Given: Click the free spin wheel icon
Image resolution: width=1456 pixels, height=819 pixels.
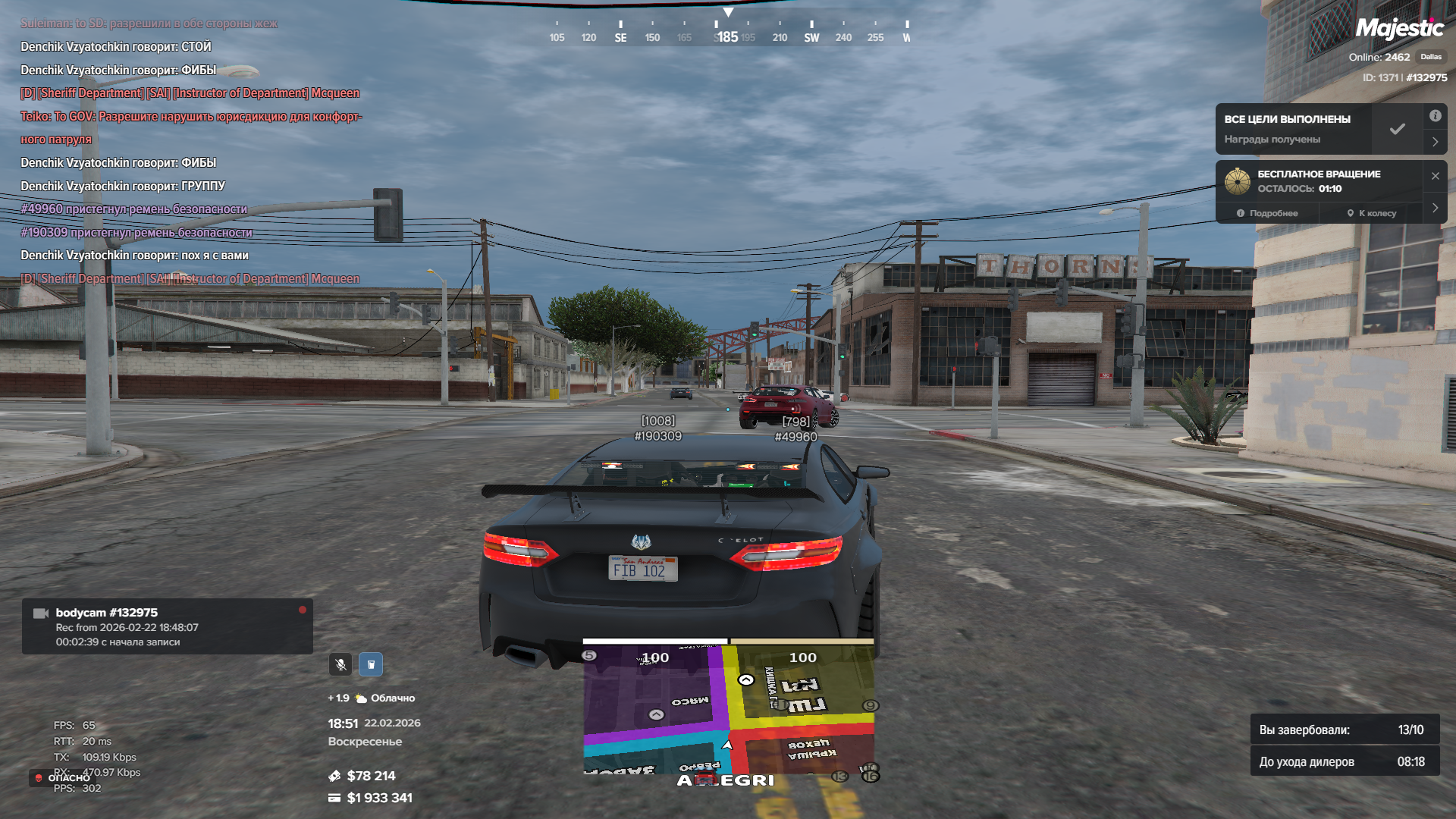Looking at the screenshot, I should point(1238,181).
